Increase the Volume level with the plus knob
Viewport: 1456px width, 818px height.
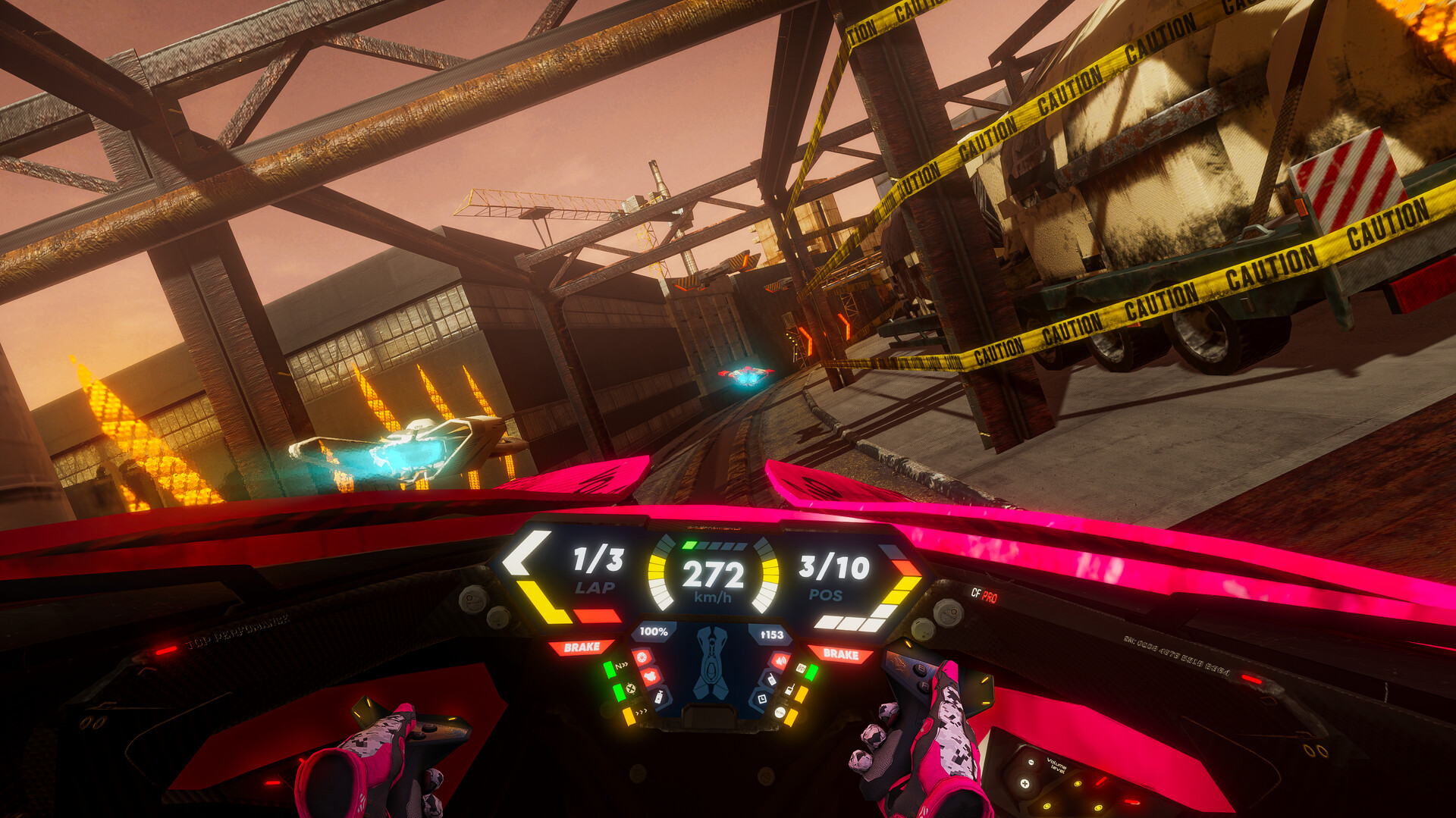tap(1025, 784)
